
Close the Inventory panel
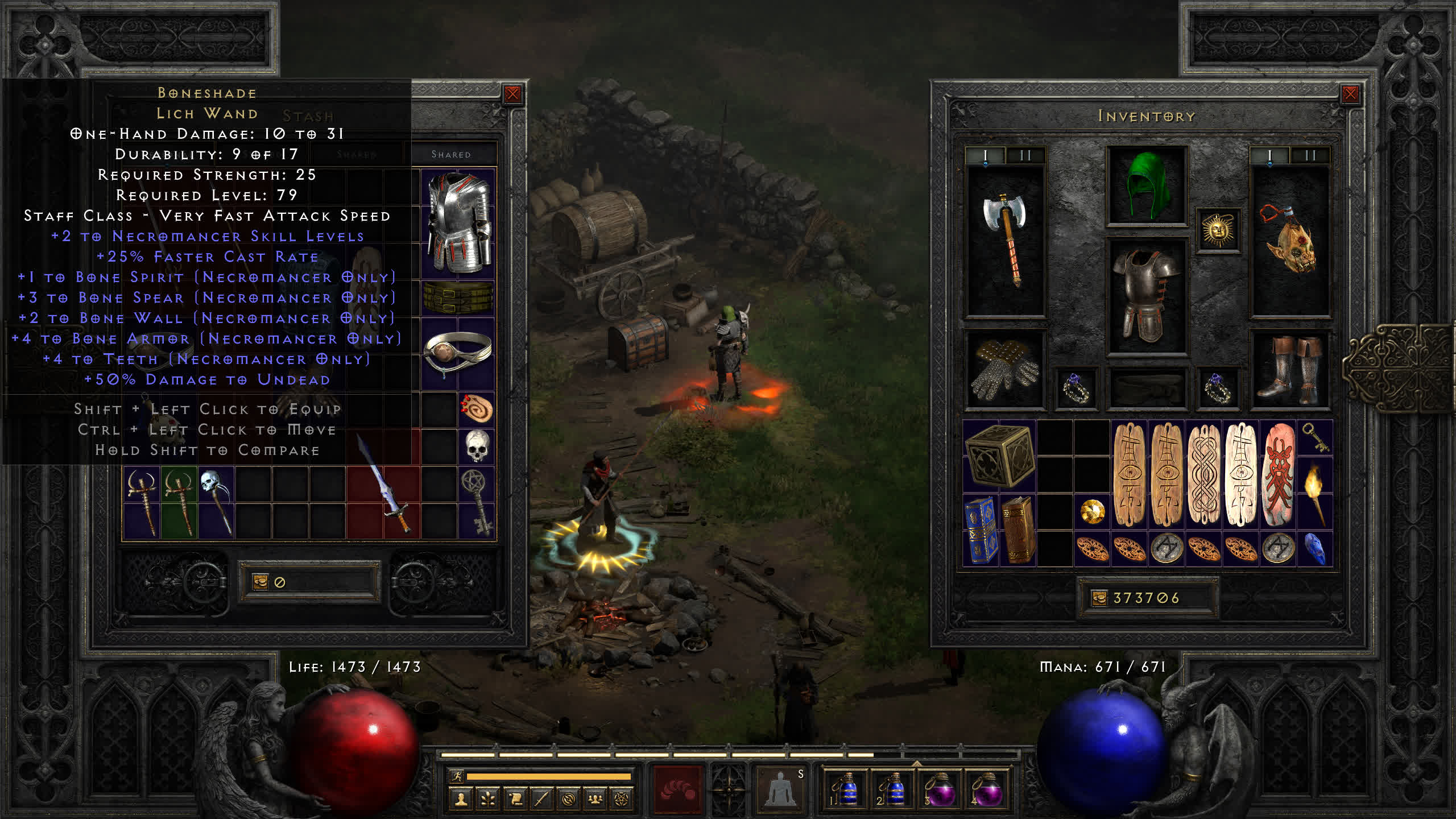point(1350,94)
